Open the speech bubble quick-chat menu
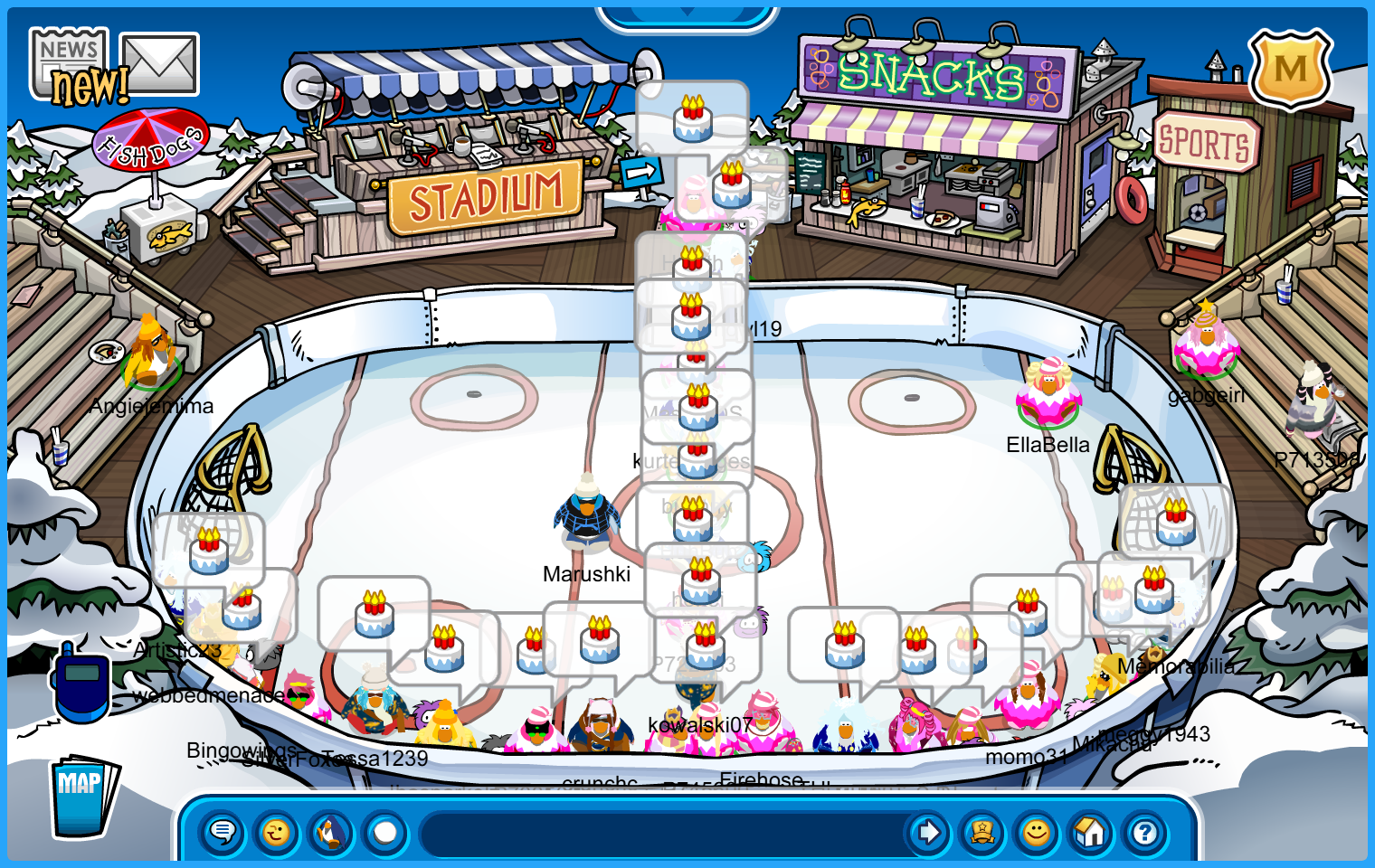The height and width of the screenshot is (868, 1375). pyautogui.click(x=222, y=832)
